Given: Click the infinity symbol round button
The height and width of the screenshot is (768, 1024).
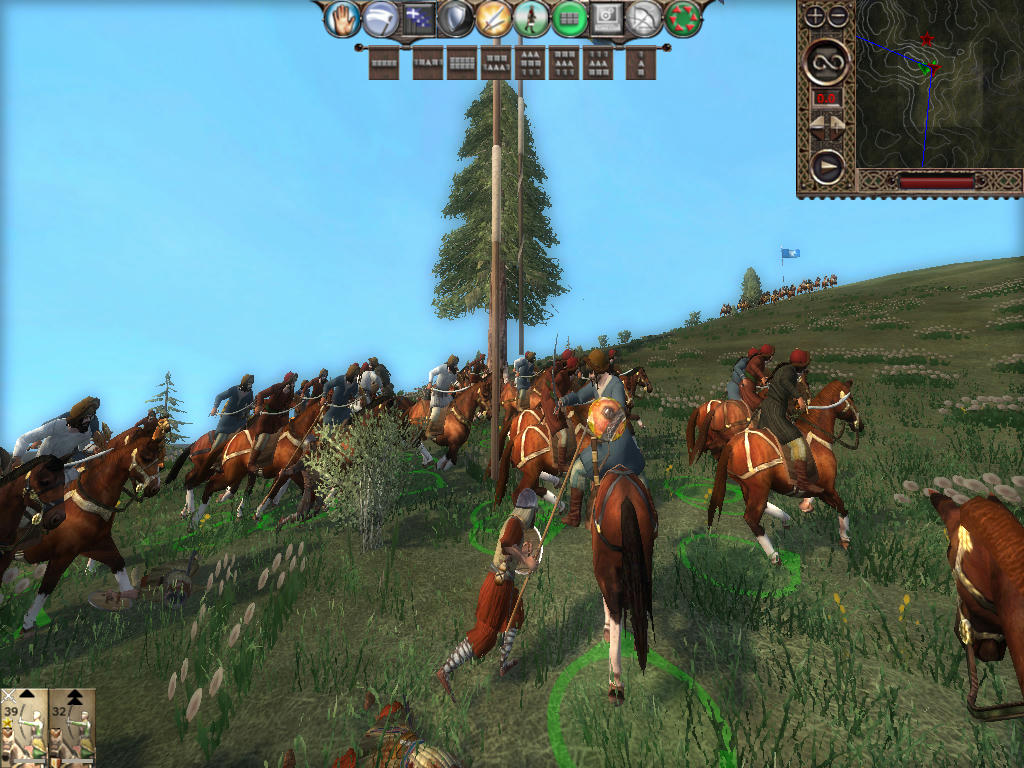Looking at the screenshot, I should [x=827, y=61].
